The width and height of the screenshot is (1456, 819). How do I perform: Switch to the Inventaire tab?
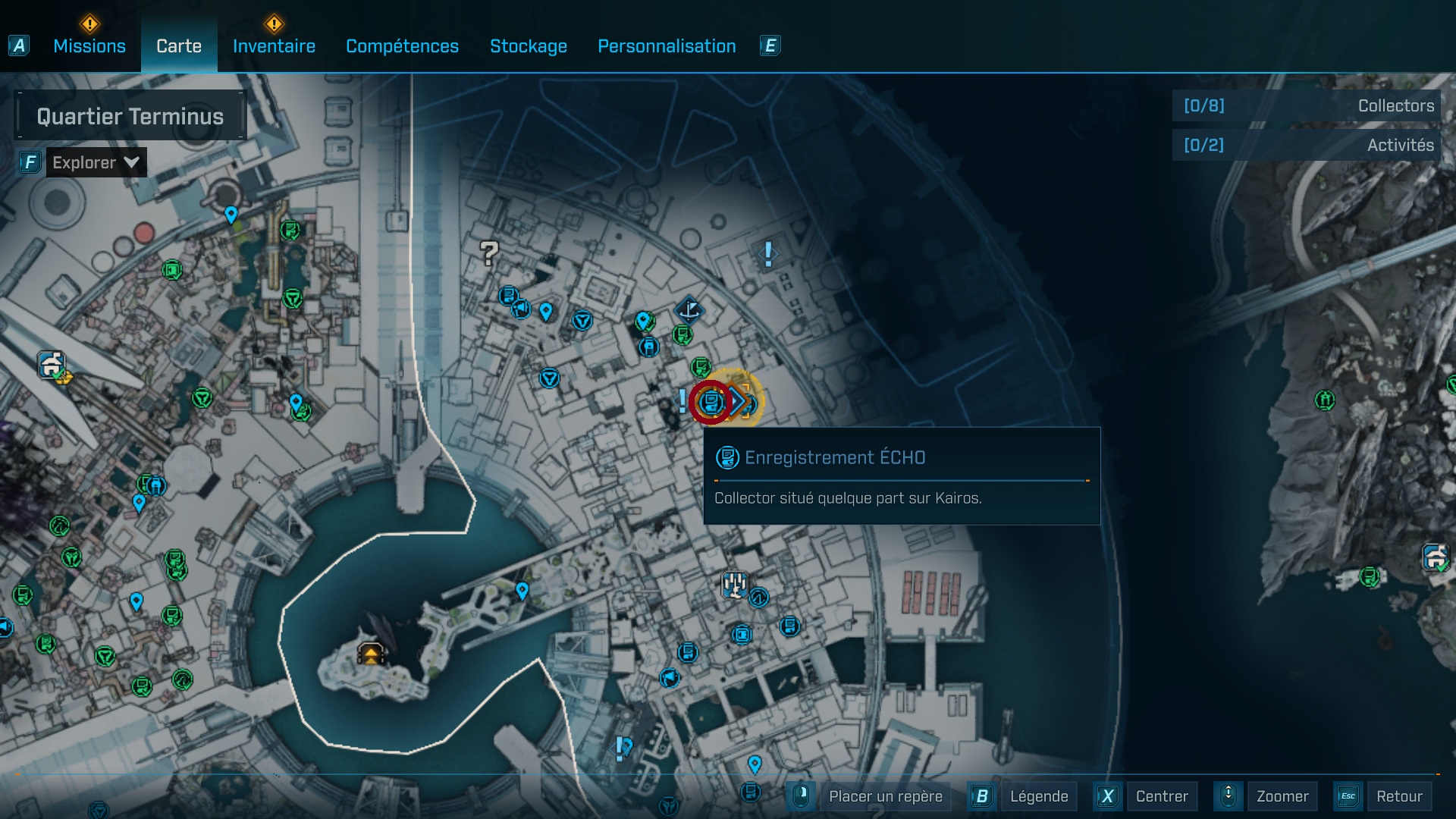[274, 46]
